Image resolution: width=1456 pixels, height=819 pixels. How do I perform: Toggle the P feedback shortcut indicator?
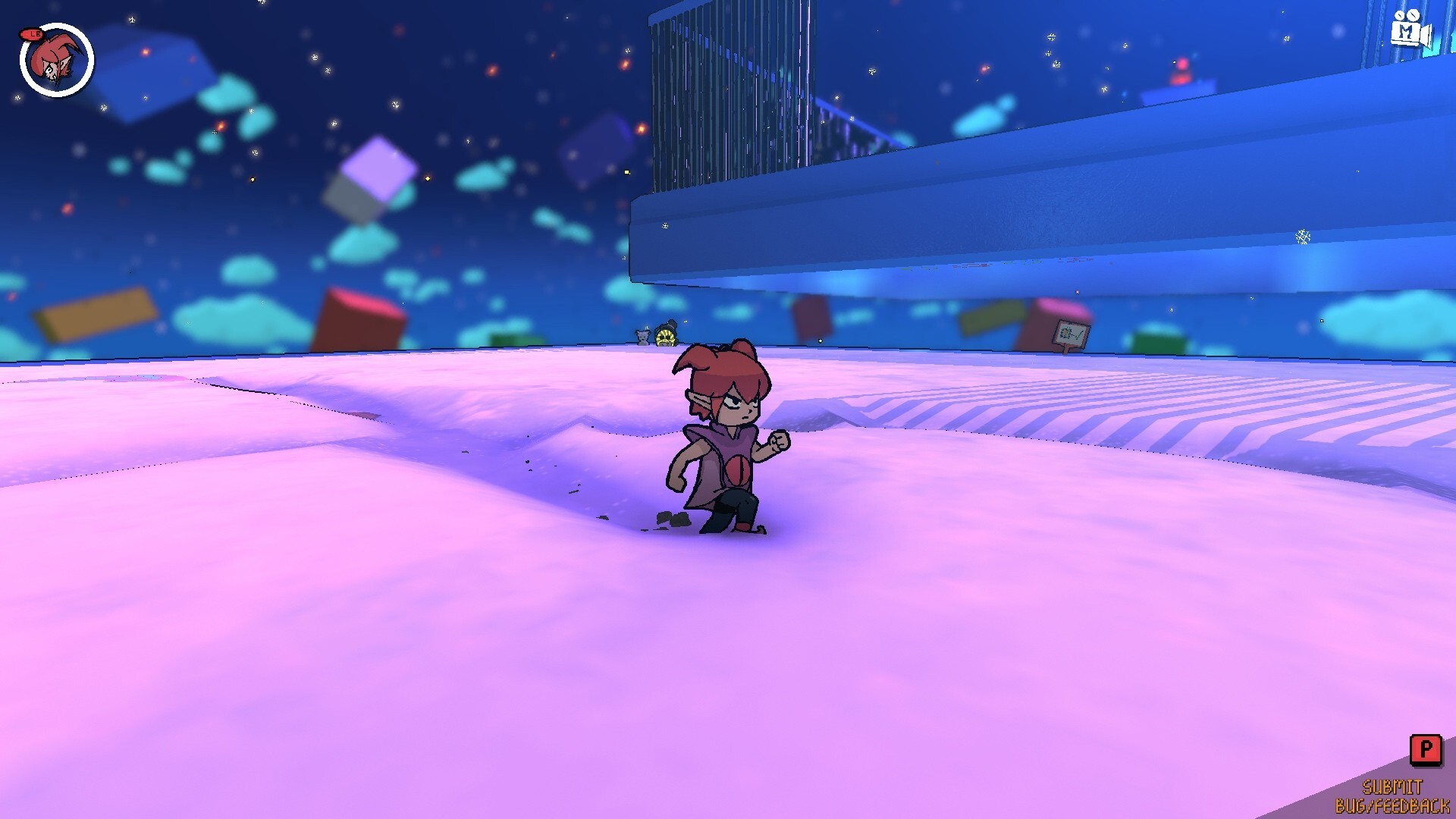coord(1426,750)
